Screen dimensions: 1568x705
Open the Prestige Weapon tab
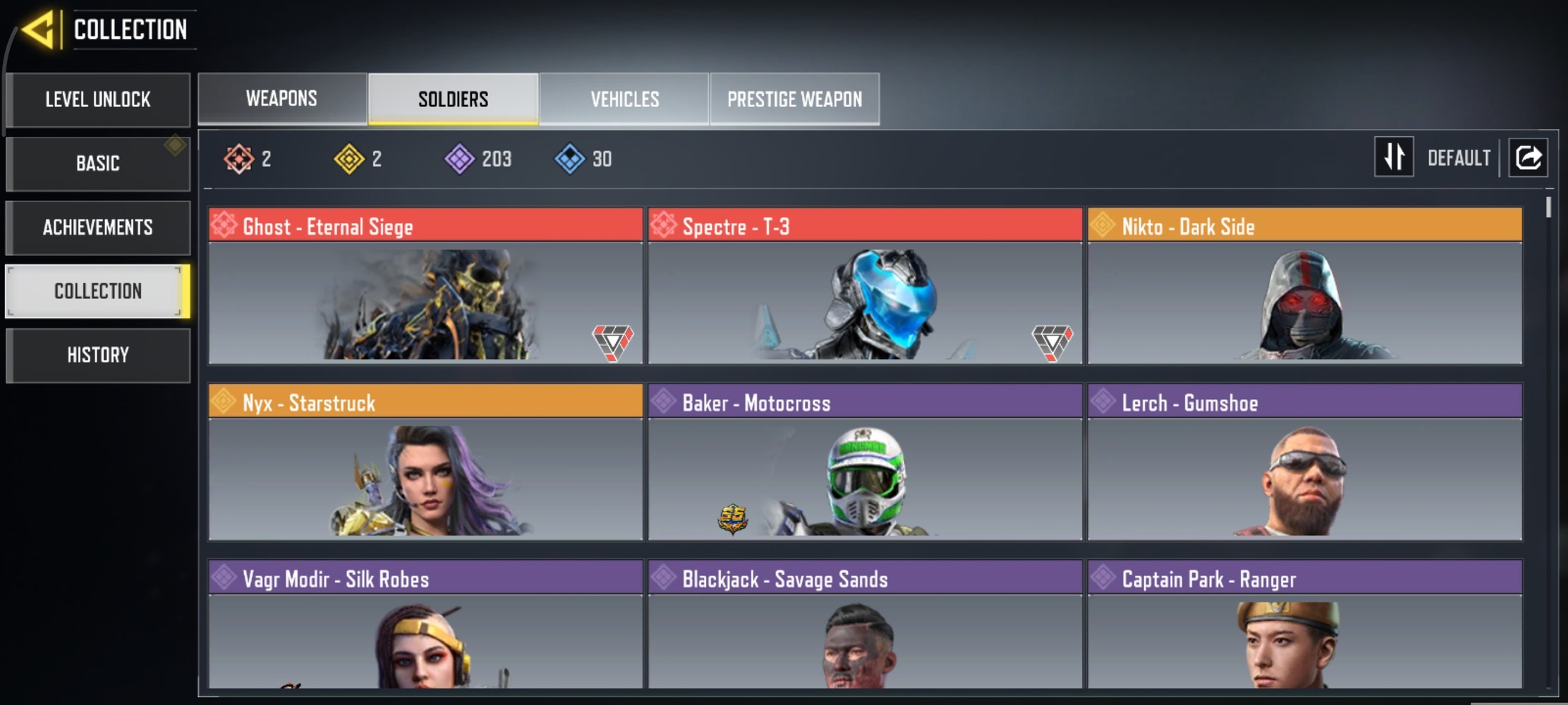click(794, 99)
